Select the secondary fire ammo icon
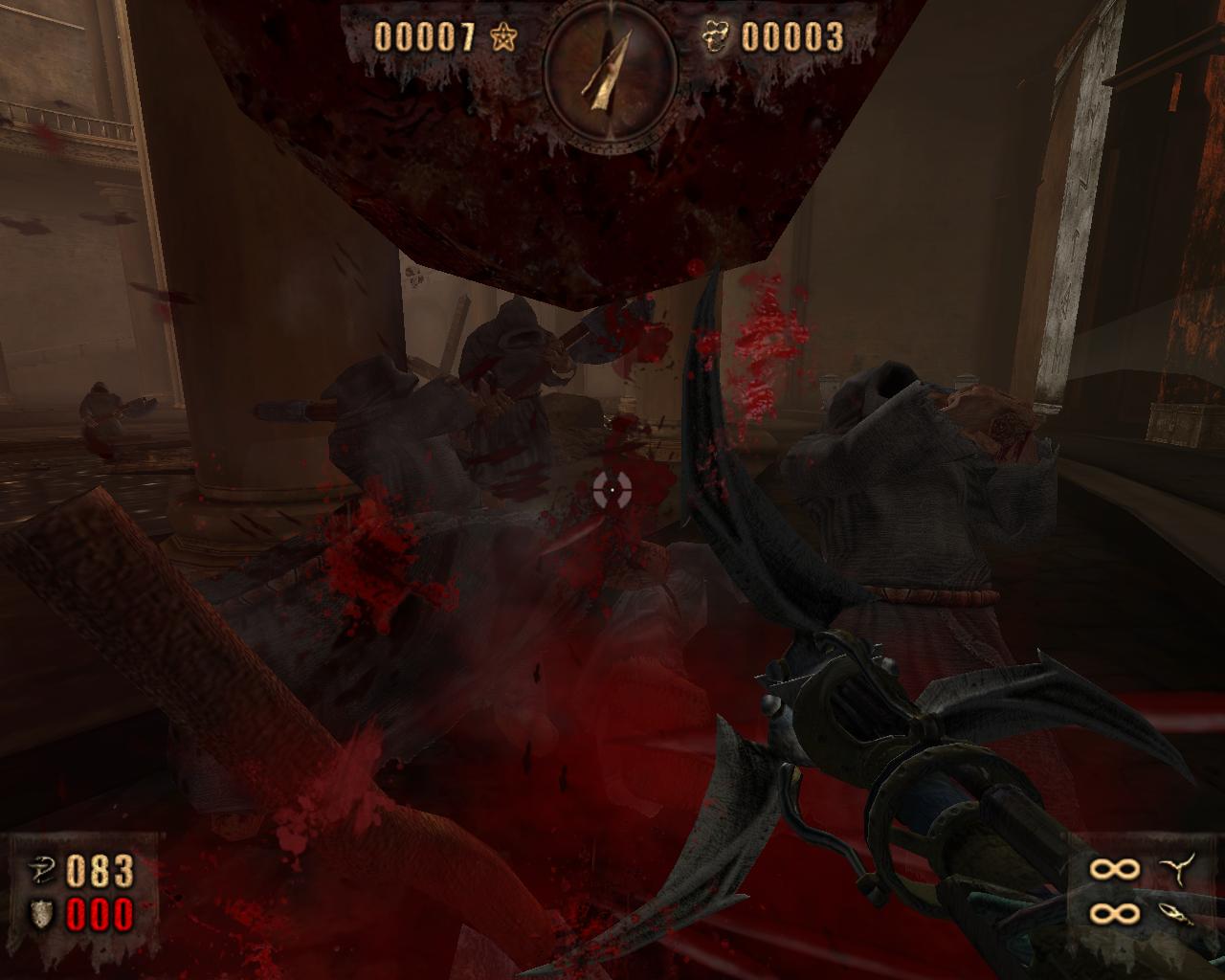This screenshot has width=1225, height=980. pos(1175,914)
